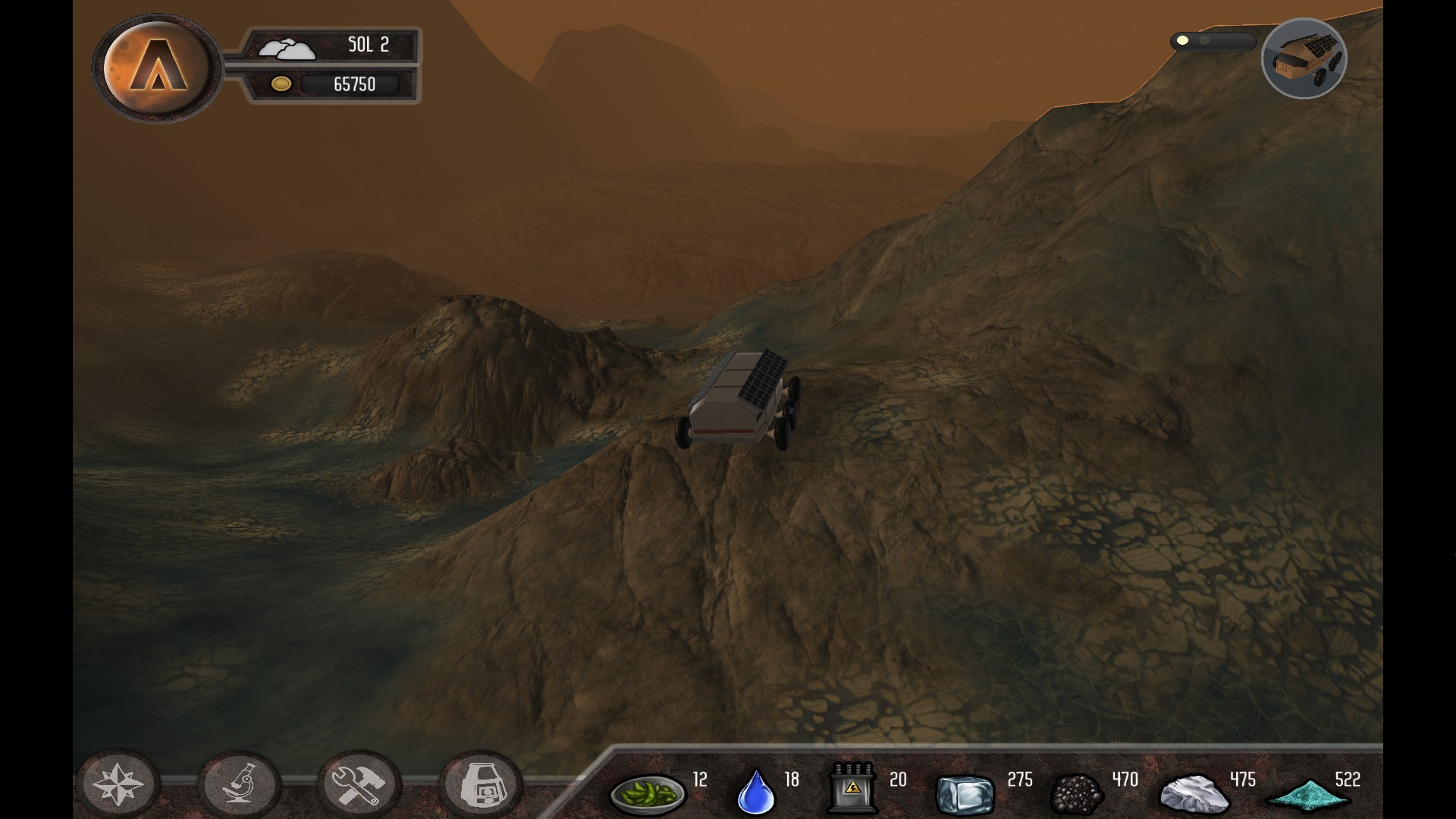Select the food resource icon
The image size is (1456, 819).
(x=647, y=793)
